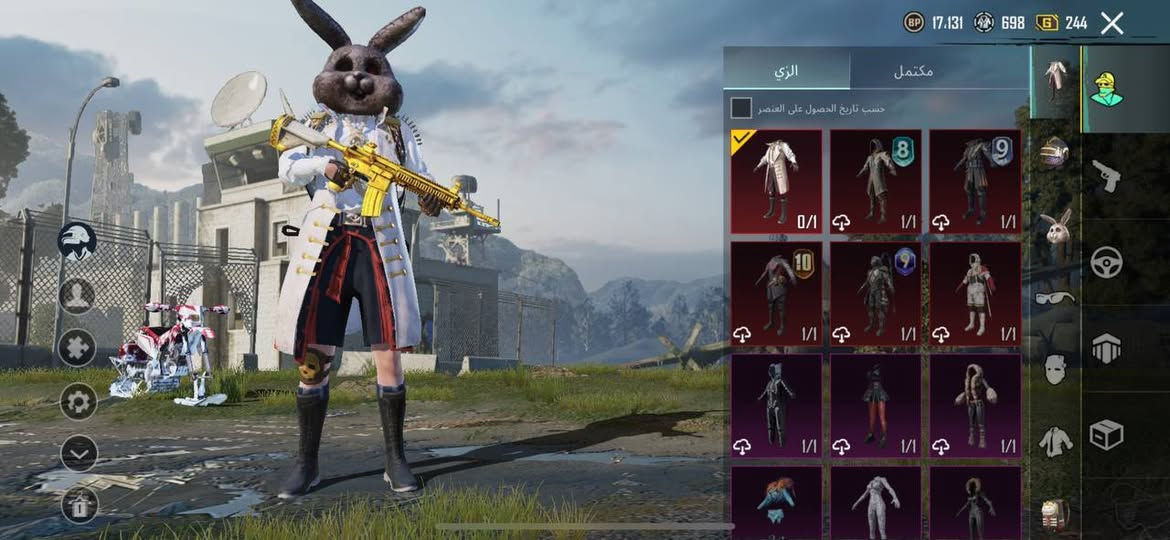Screen dimensions: 1170x540
Task: Open the مكتمل sets tab
Action: [x=912, y=71]
